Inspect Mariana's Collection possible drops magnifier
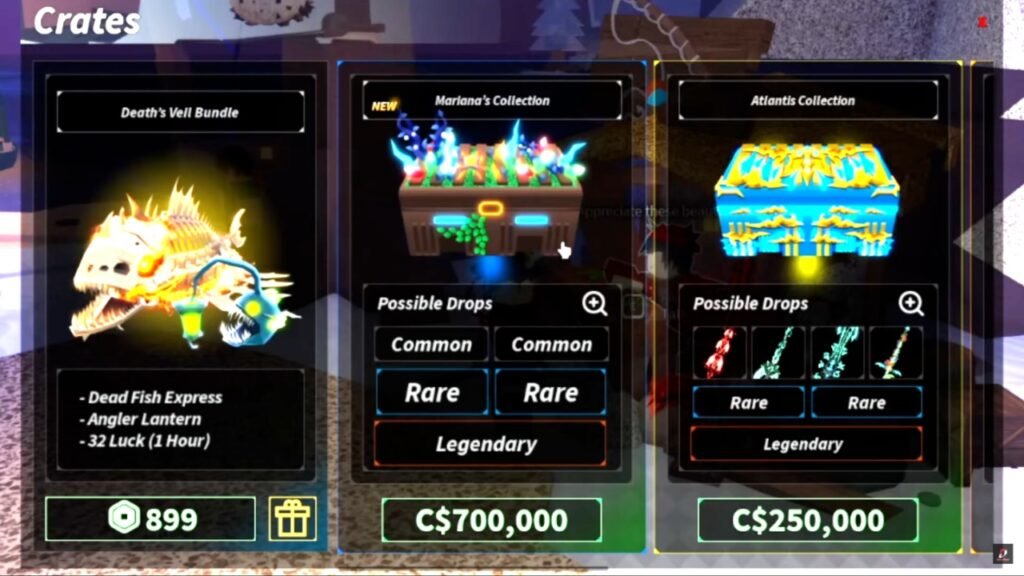 coord(595,303)
